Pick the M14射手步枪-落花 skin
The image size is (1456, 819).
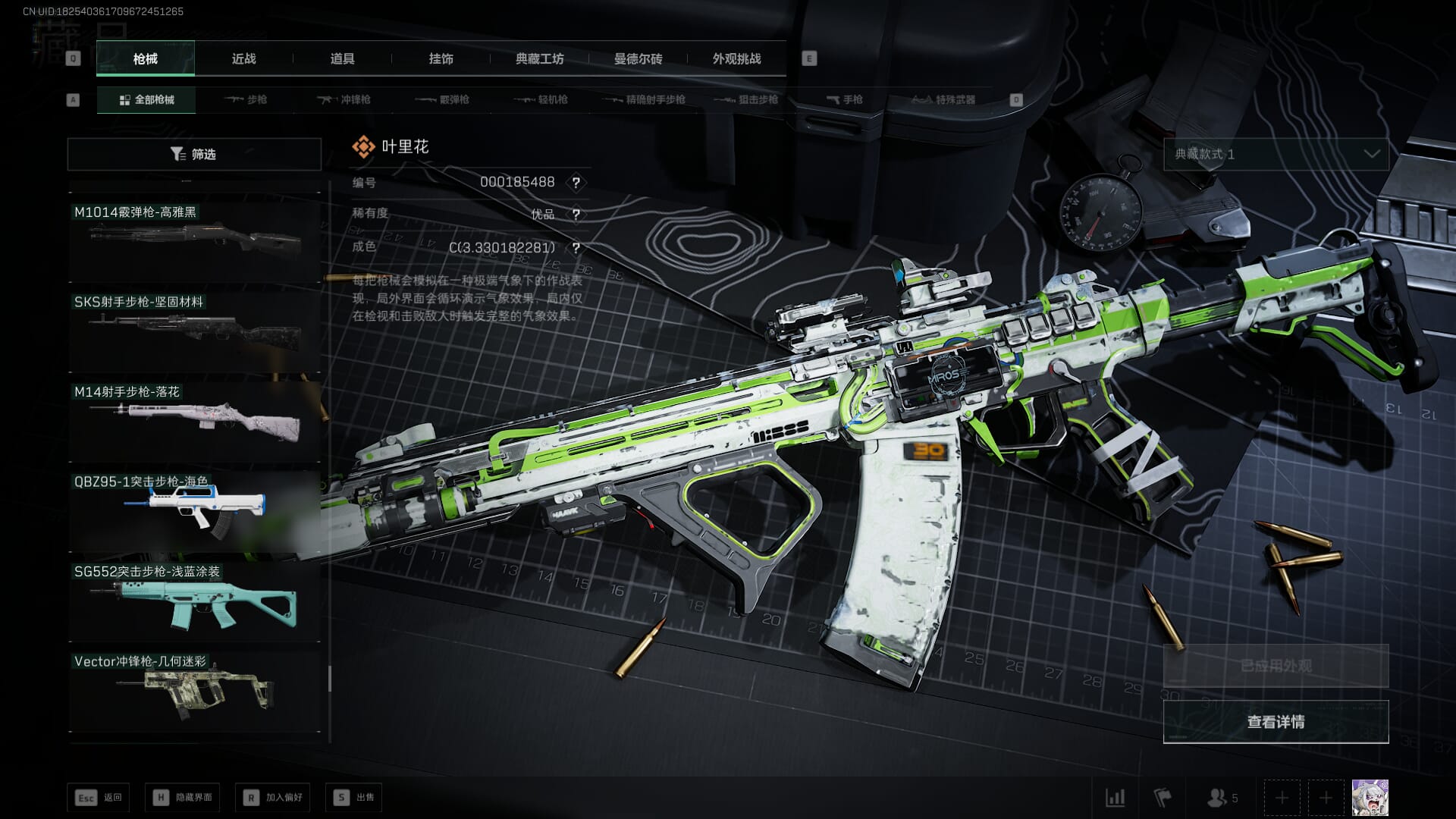tap(194, 420)
